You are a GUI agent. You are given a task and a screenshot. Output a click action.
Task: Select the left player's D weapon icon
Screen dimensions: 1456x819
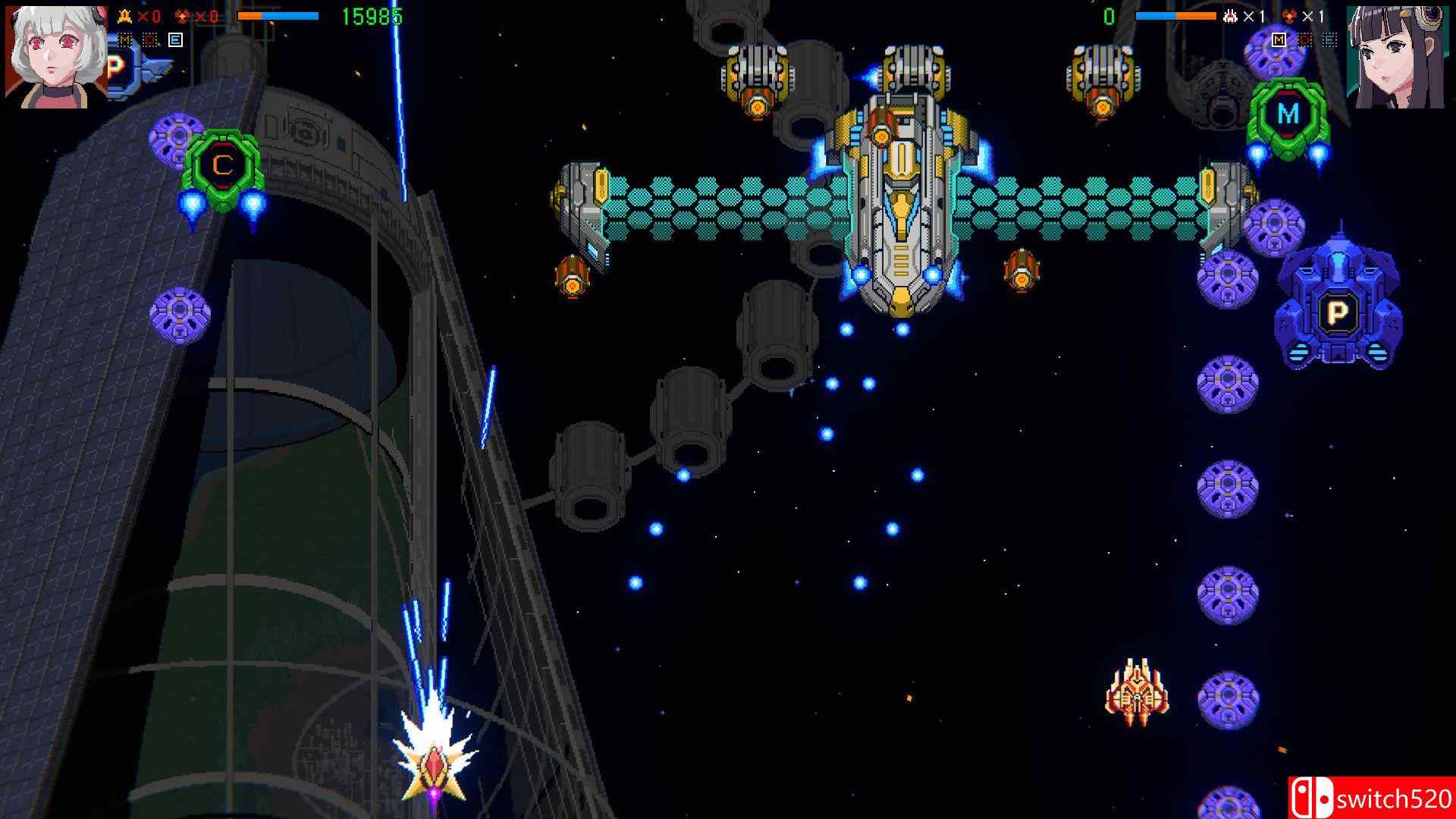(x=149, y=39)
